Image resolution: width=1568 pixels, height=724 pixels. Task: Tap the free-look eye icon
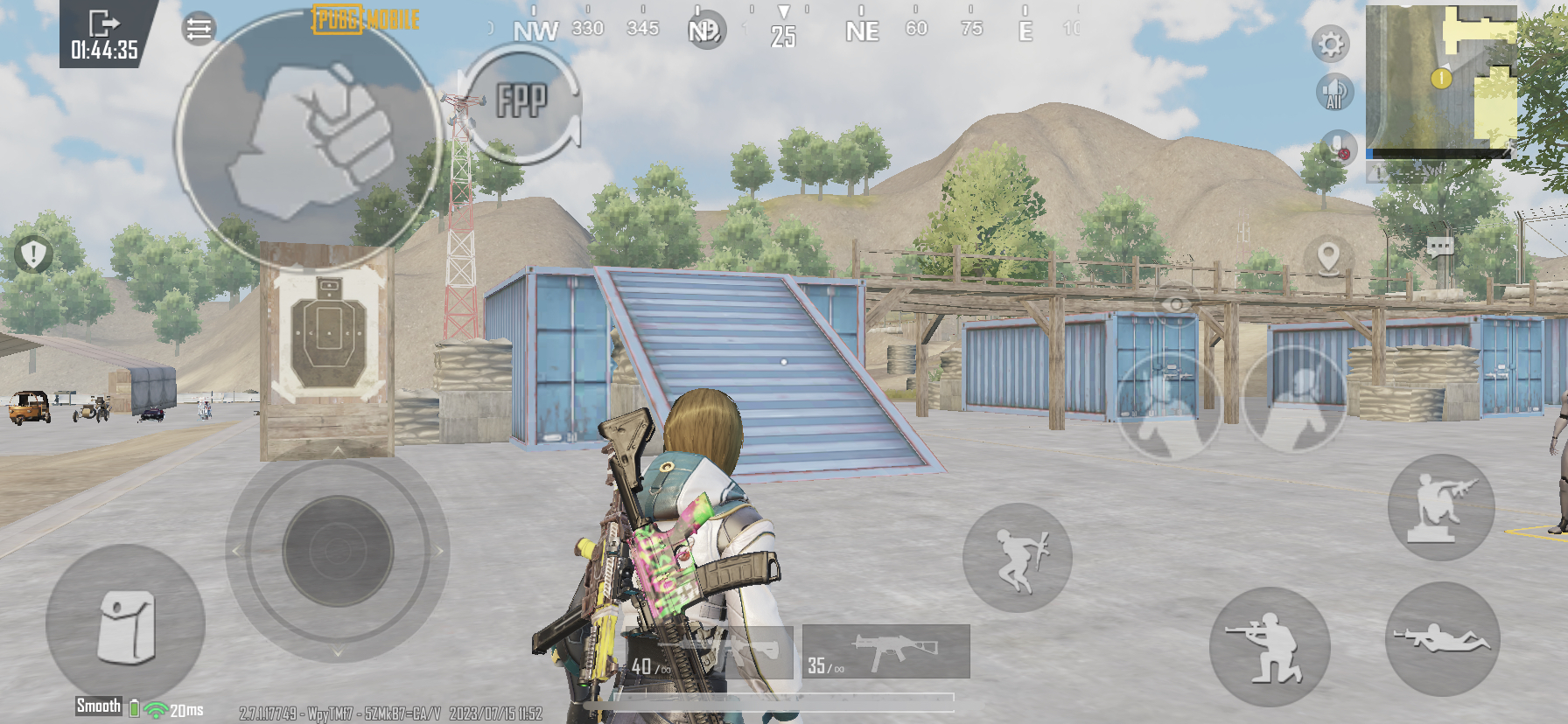pos(1176,303)
